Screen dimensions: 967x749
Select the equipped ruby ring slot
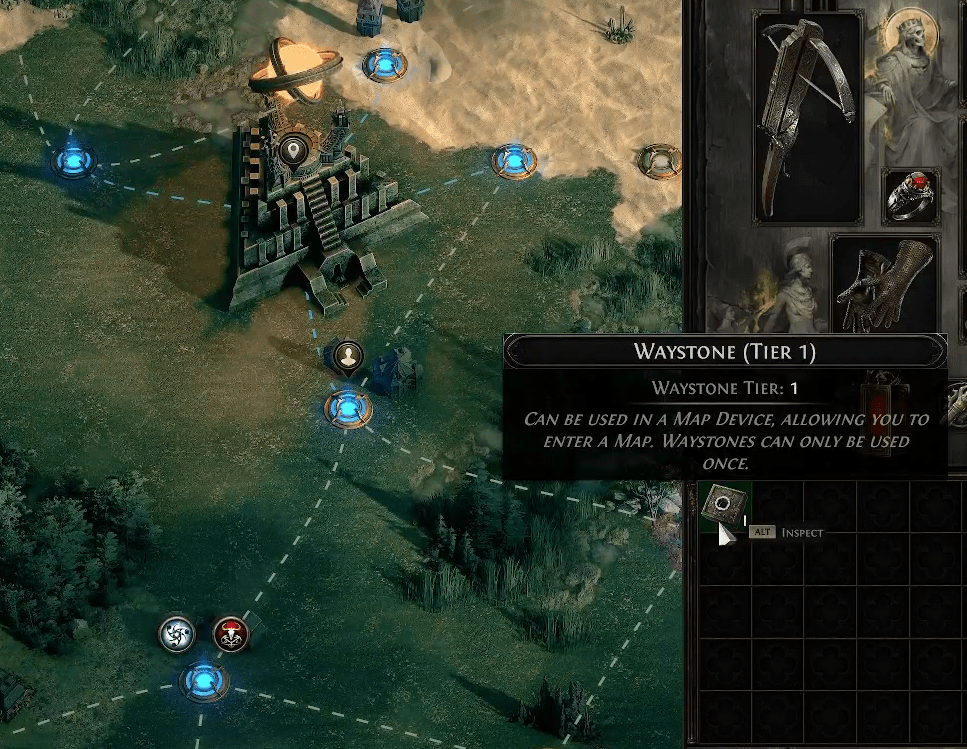[911, 196]
